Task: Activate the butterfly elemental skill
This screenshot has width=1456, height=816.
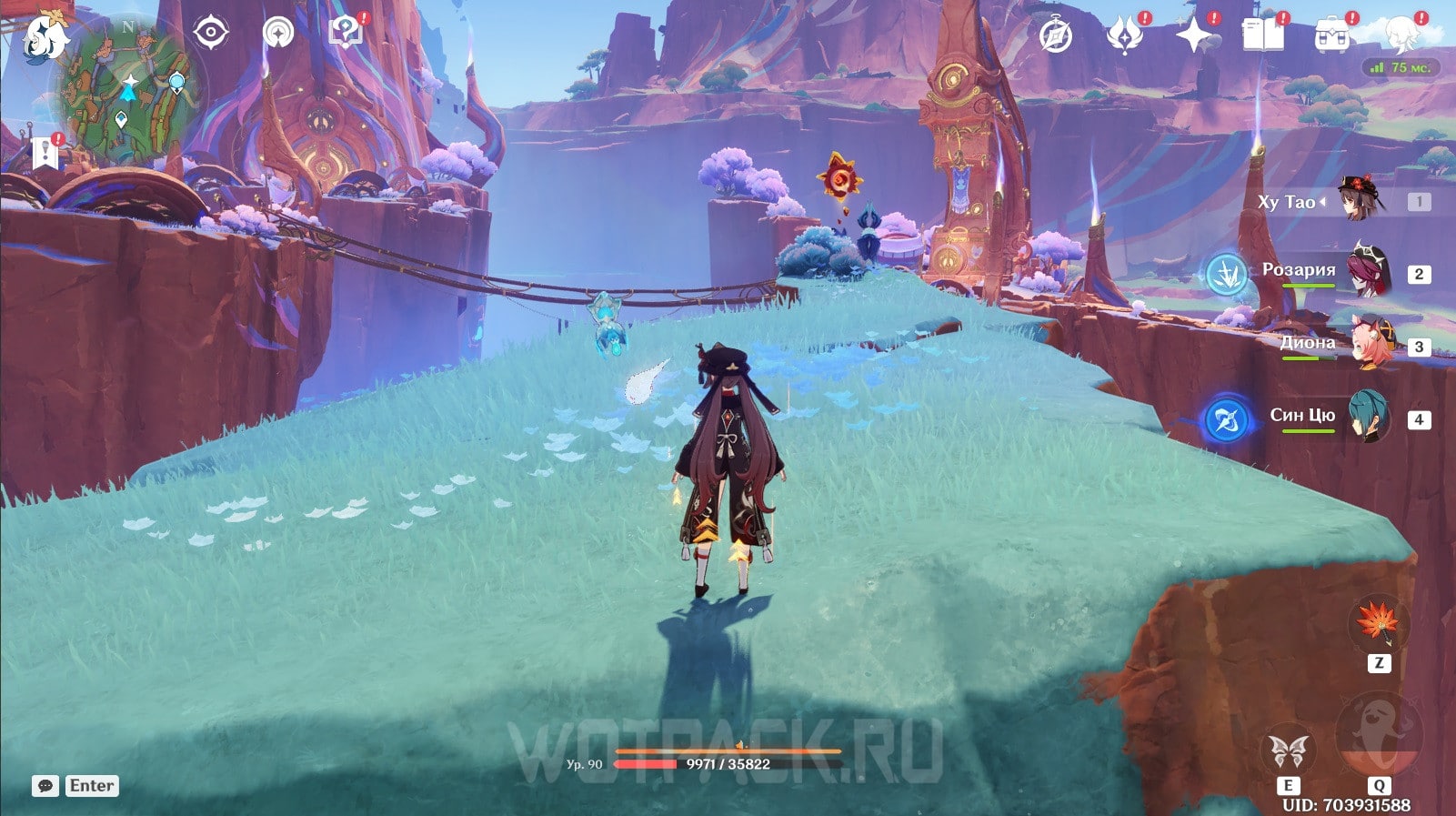Action: (x=1289, y=752)
